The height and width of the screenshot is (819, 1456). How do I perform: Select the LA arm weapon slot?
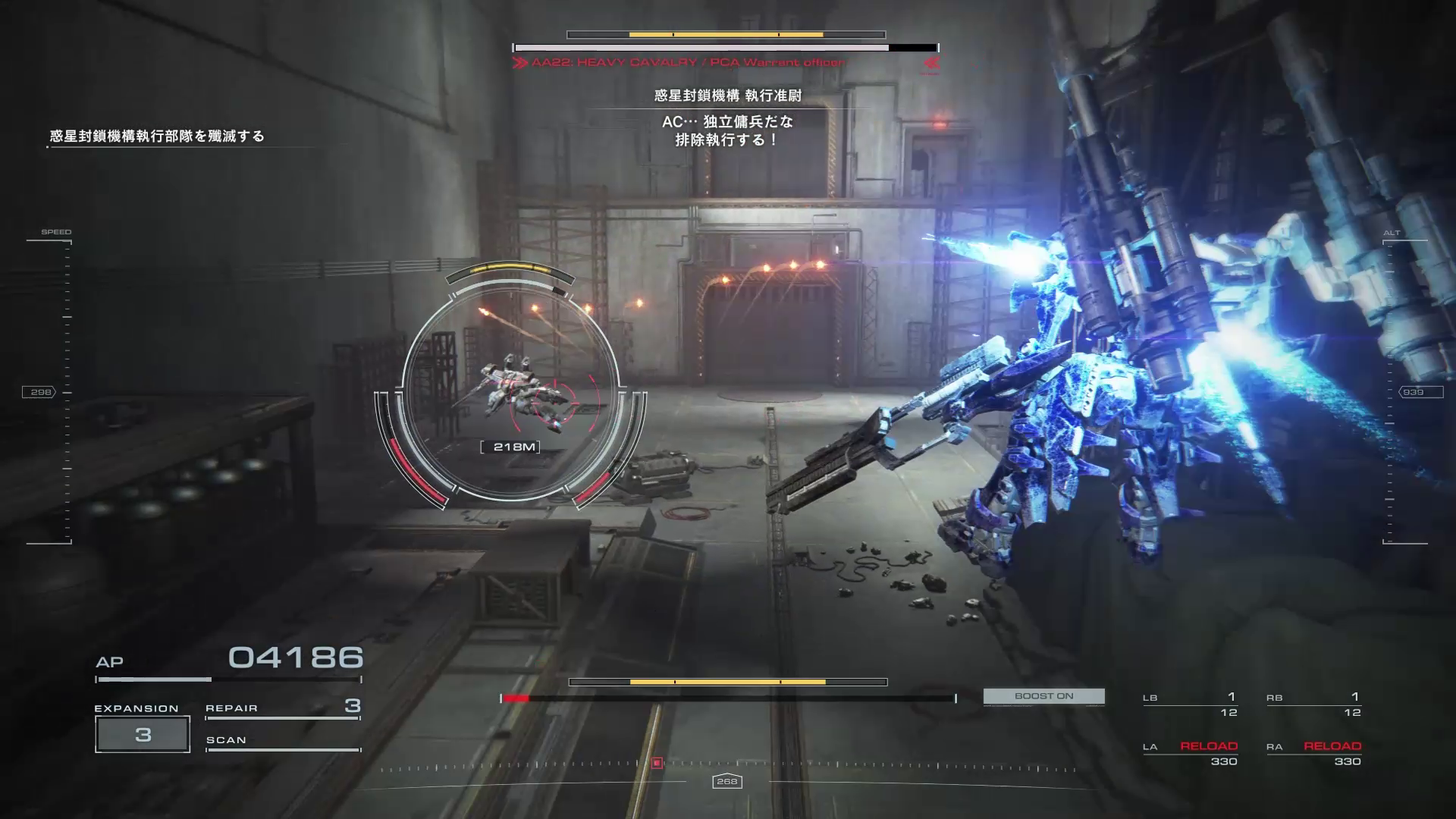point(1190,753)
